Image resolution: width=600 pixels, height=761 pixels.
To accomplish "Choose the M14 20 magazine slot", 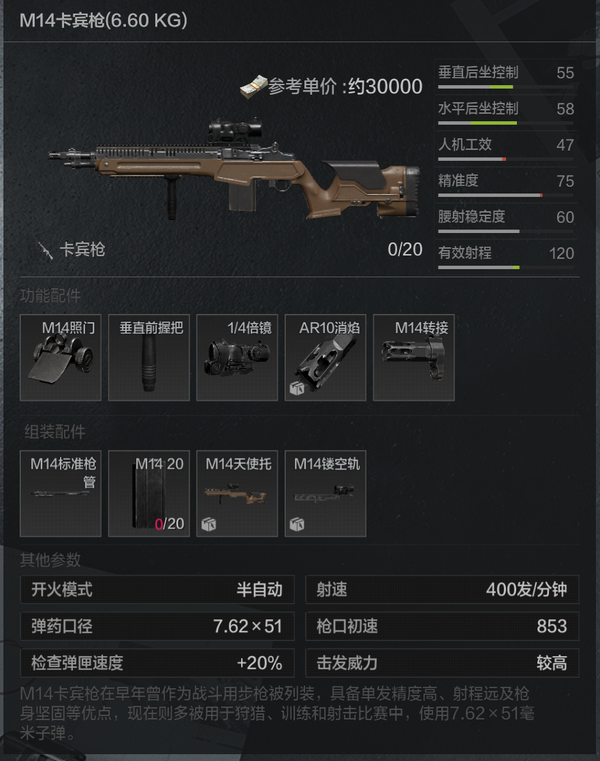I will coord(149,493).
